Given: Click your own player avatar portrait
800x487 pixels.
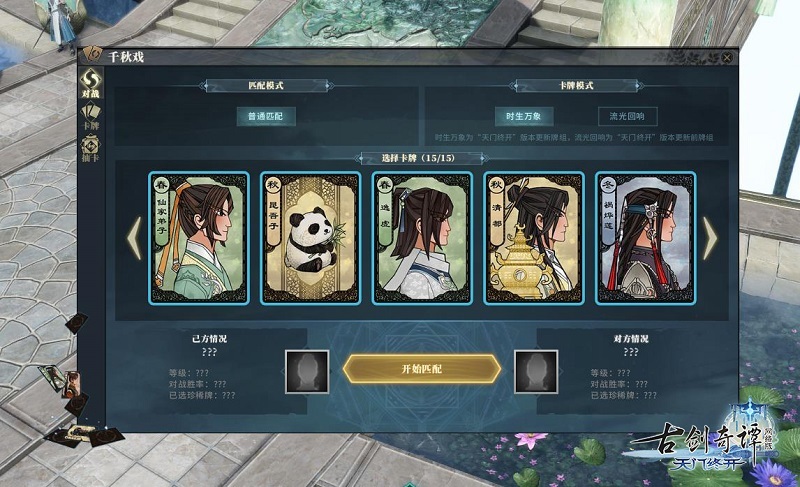Looking at the screenshot, I should [305, 371].
